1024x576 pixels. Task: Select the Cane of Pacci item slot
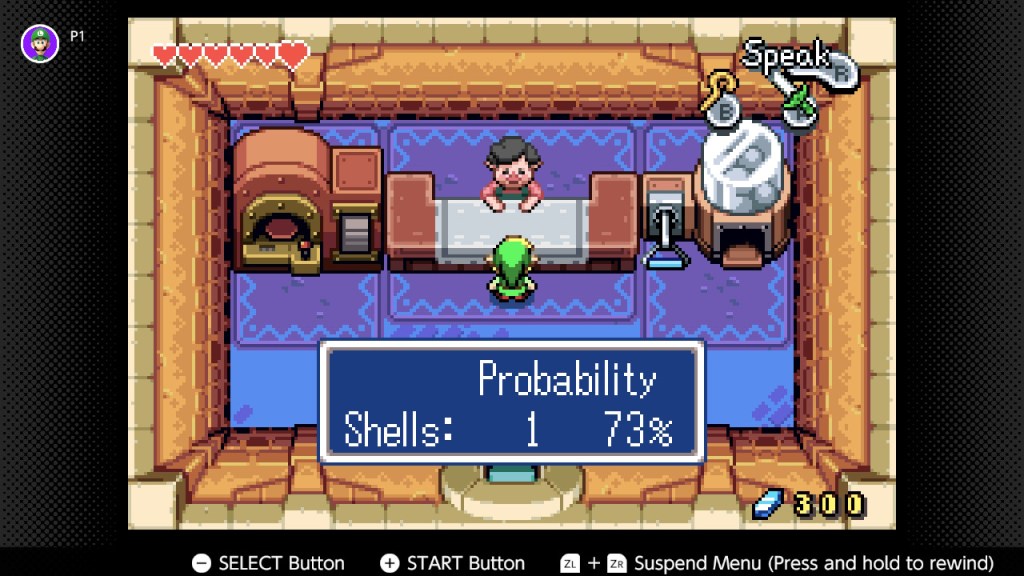click(722, 101)
